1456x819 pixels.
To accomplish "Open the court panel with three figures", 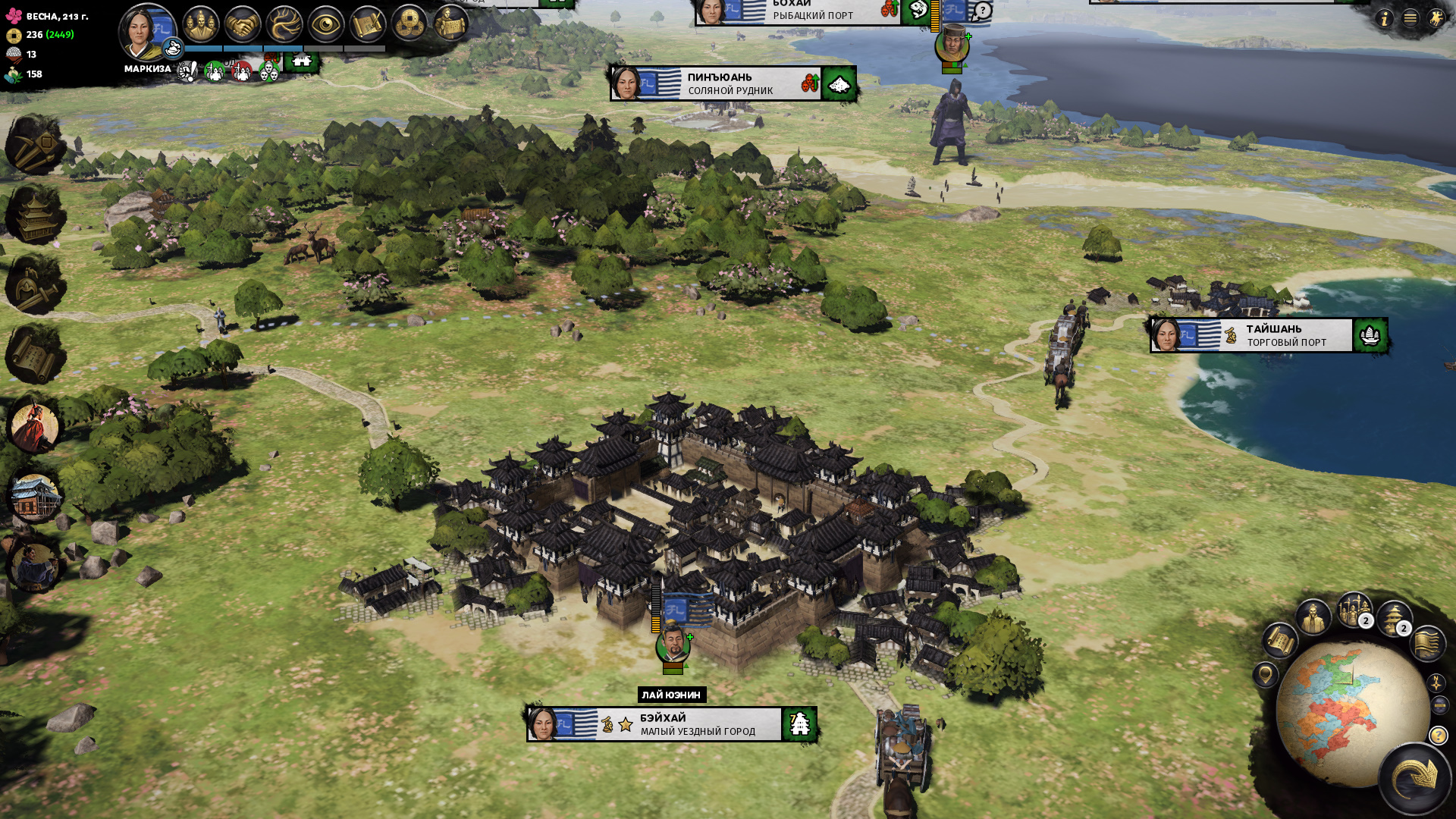I will tap(201, 24).
